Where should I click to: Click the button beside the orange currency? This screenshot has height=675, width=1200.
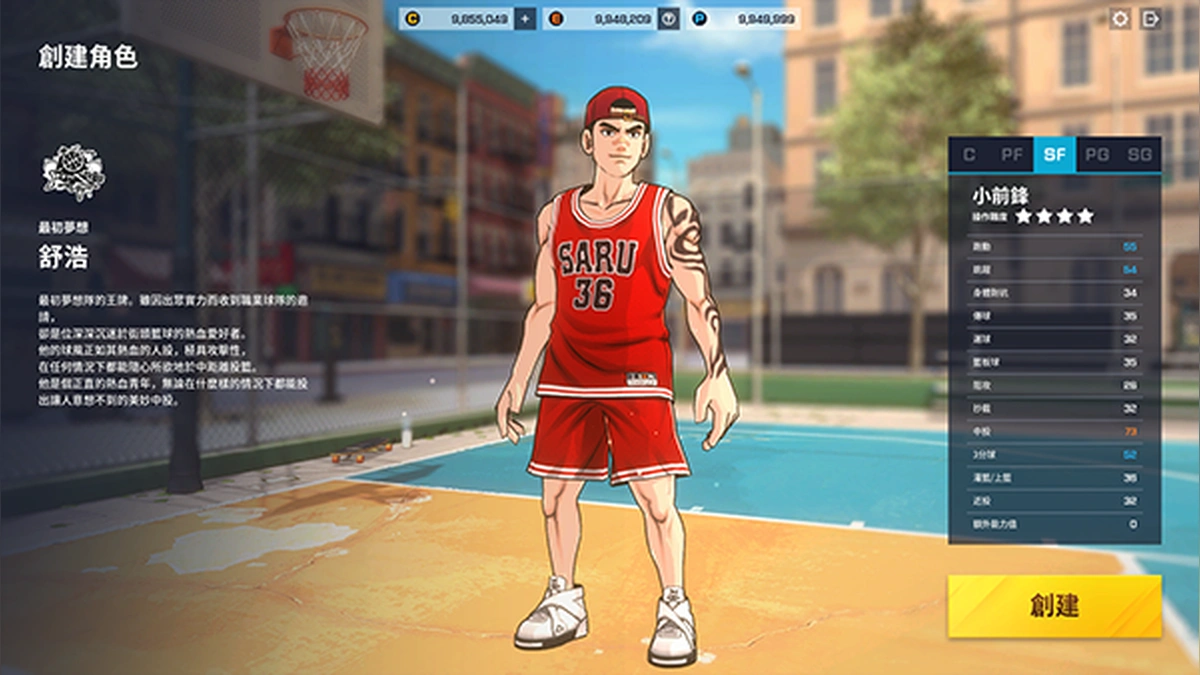(668, 19)
